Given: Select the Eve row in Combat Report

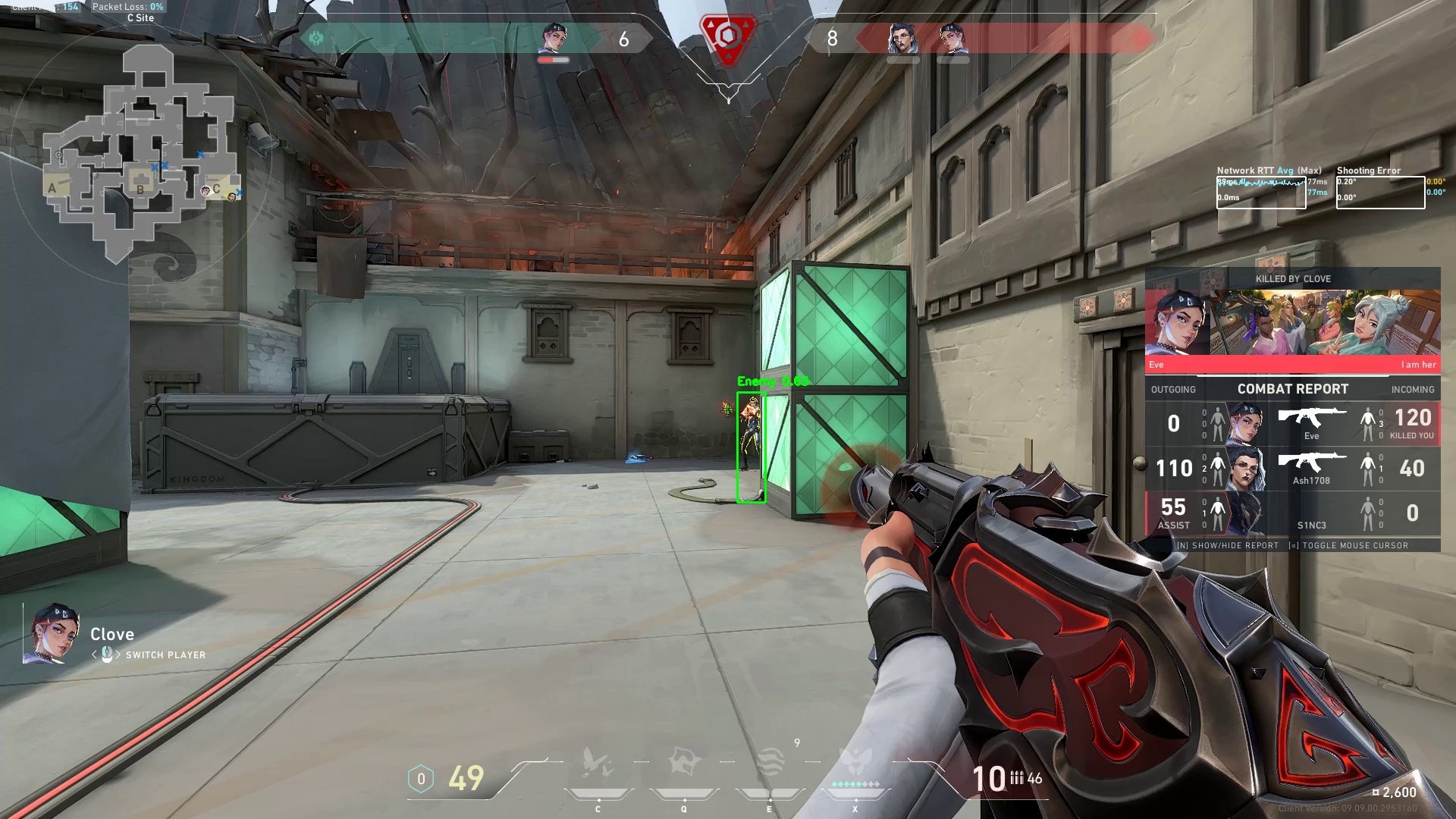Looking at the screenshot, I should (x=1292, y=423).
